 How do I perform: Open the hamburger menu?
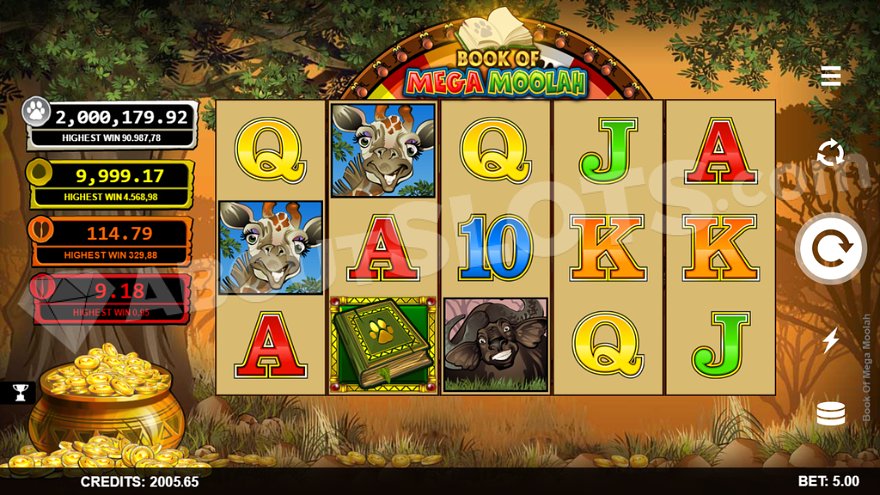(x=830, y=76)
